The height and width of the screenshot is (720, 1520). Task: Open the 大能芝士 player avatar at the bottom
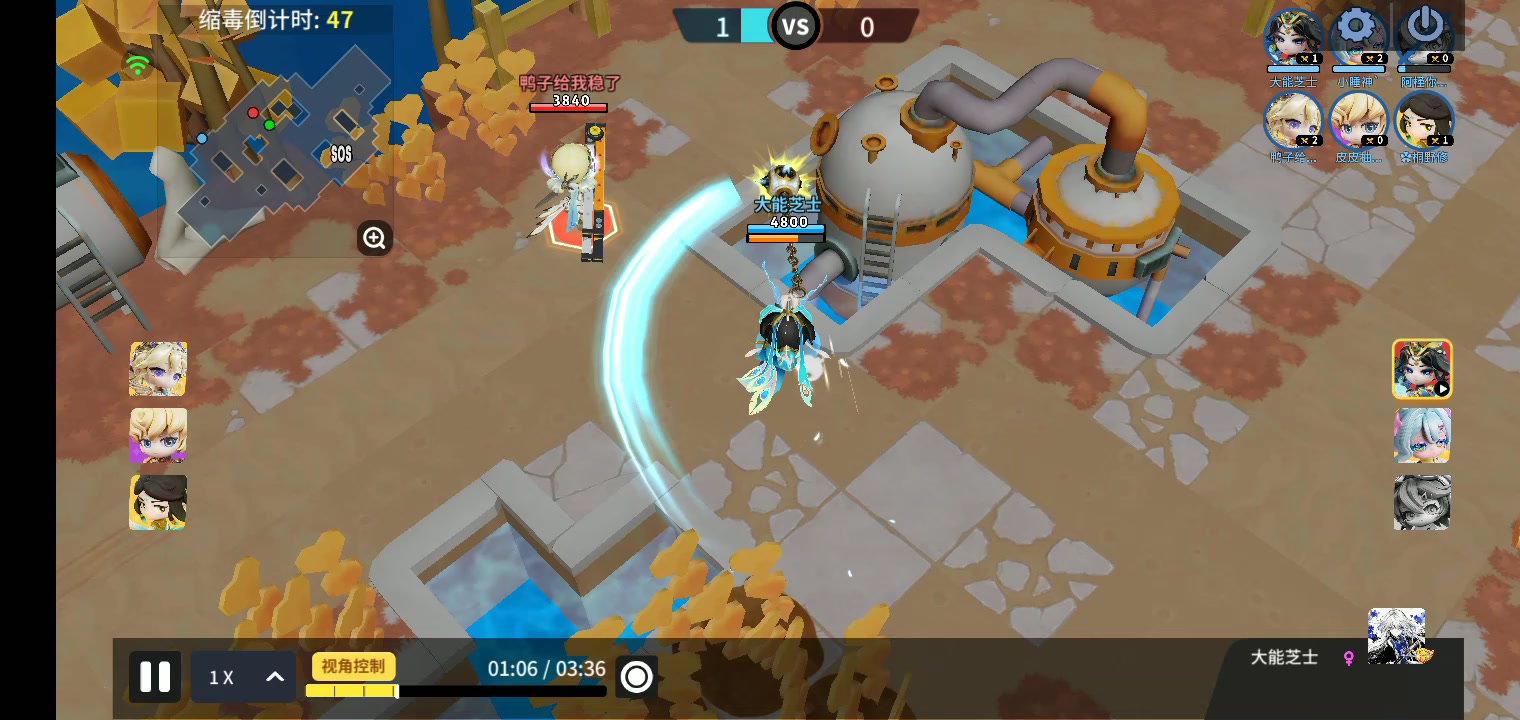(x=1397, y=637)
